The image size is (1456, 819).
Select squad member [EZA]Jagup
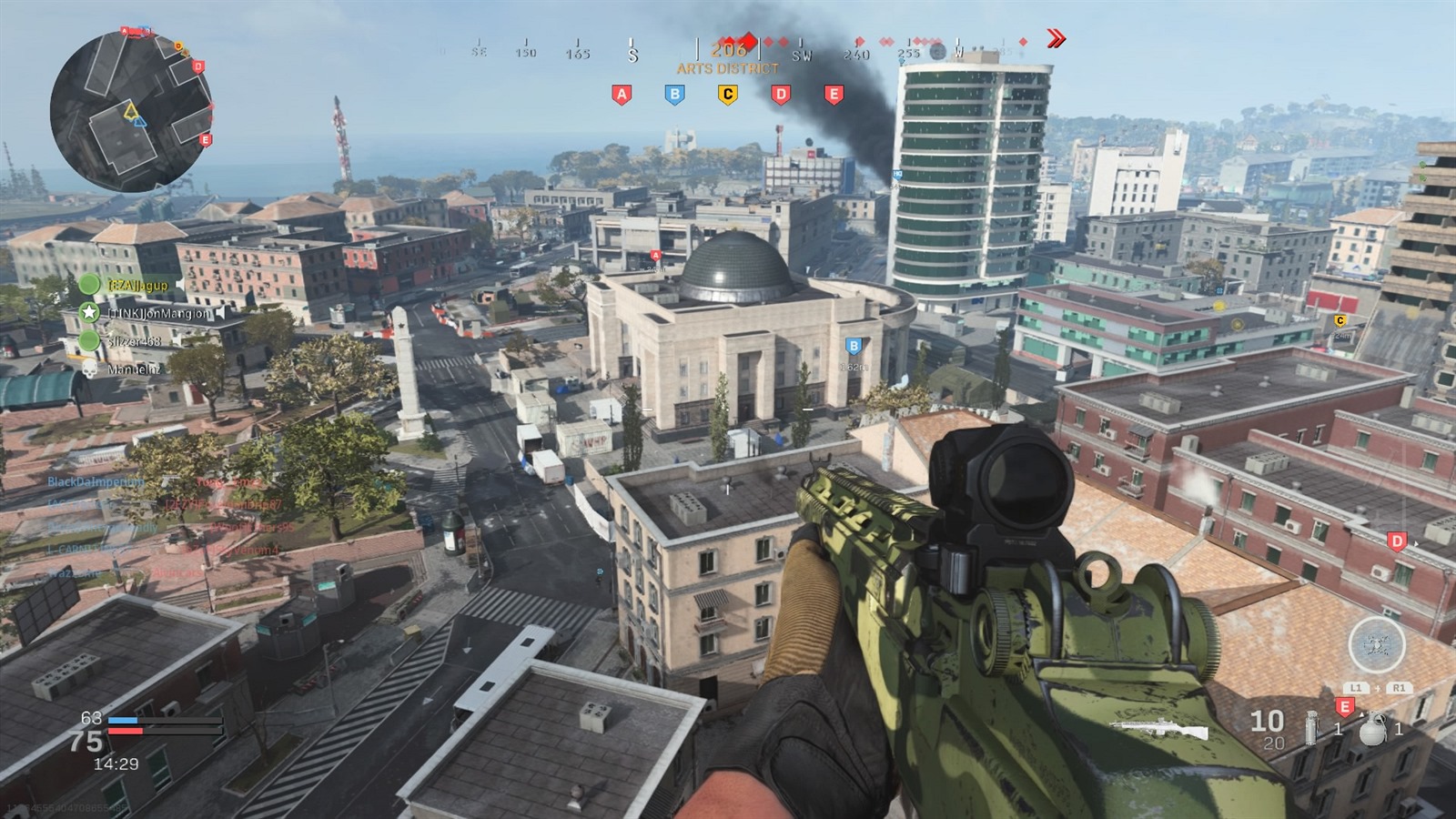(137, 285)
